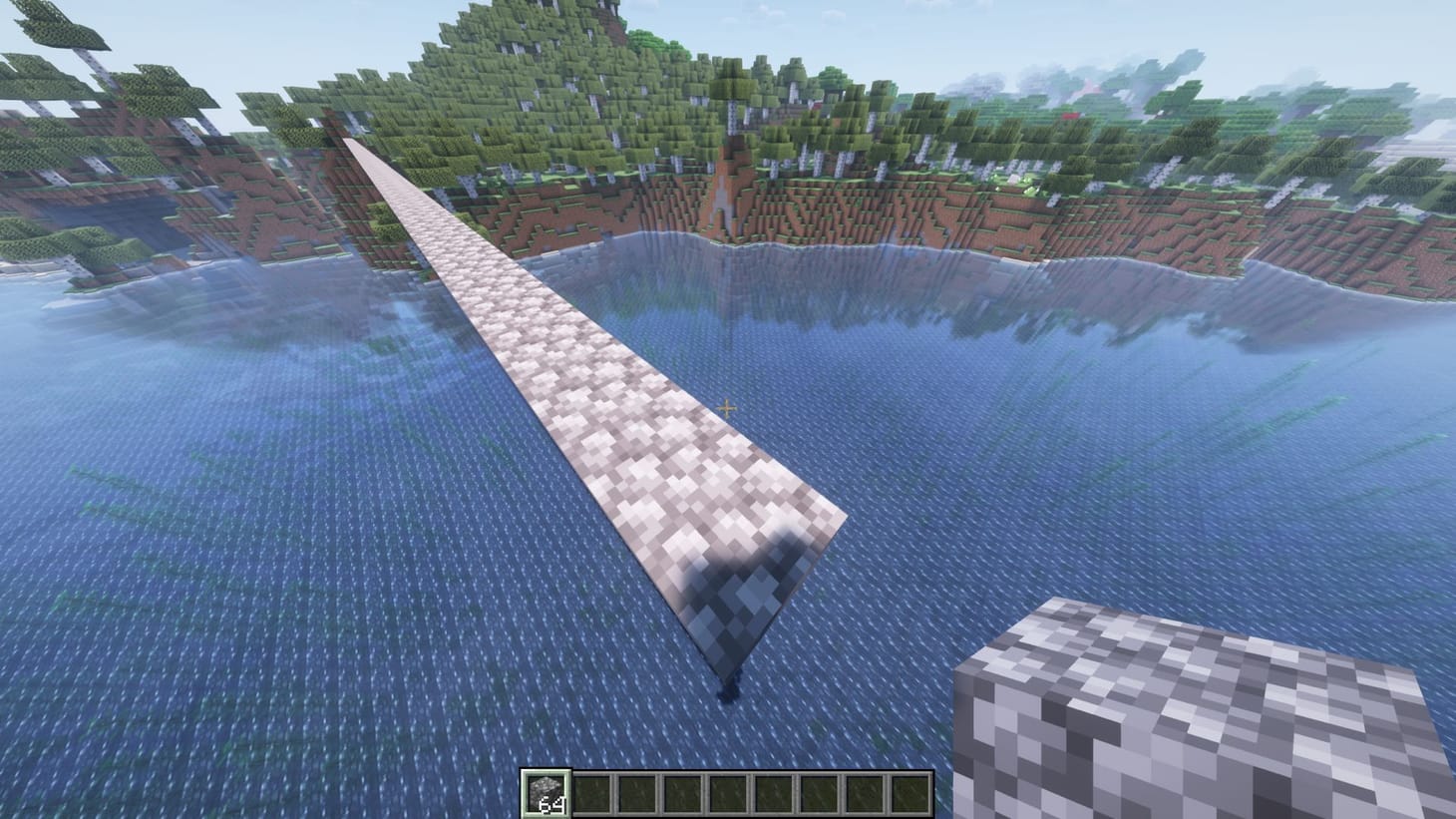Image resolution: width=1456 pixels, height=819 pixels.
Task: Select the cobblestone stack in hotbar slot one
Action: point(545,790)
